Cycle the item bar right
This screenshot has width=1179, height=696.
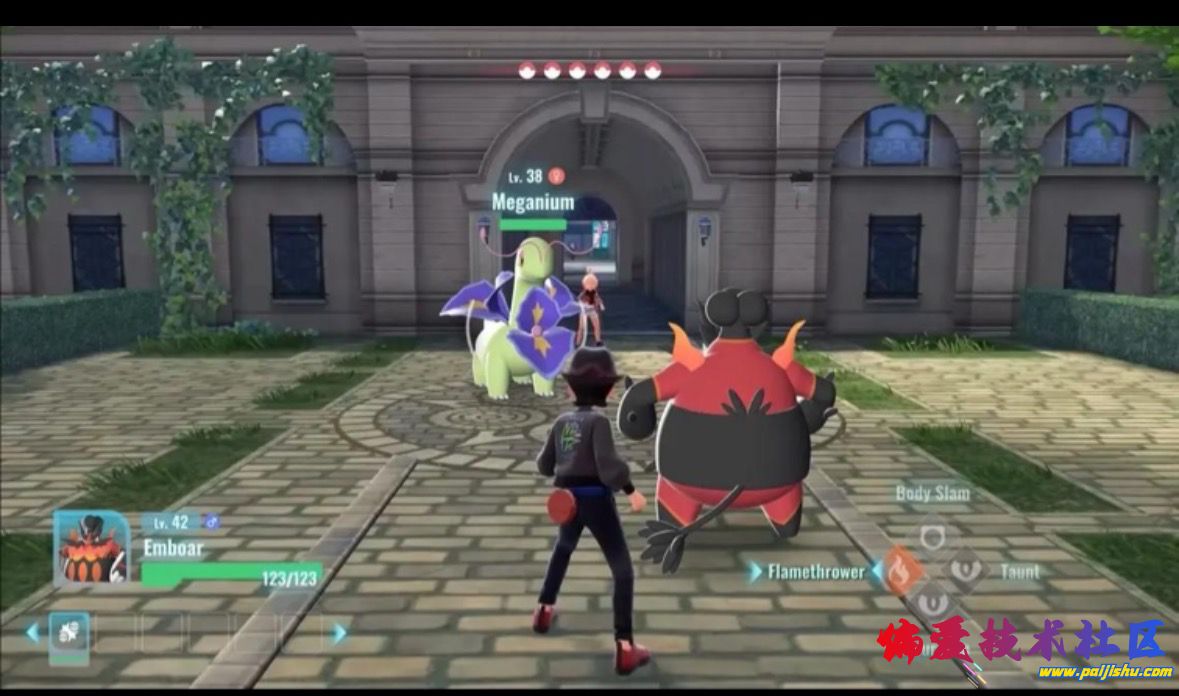340,632
